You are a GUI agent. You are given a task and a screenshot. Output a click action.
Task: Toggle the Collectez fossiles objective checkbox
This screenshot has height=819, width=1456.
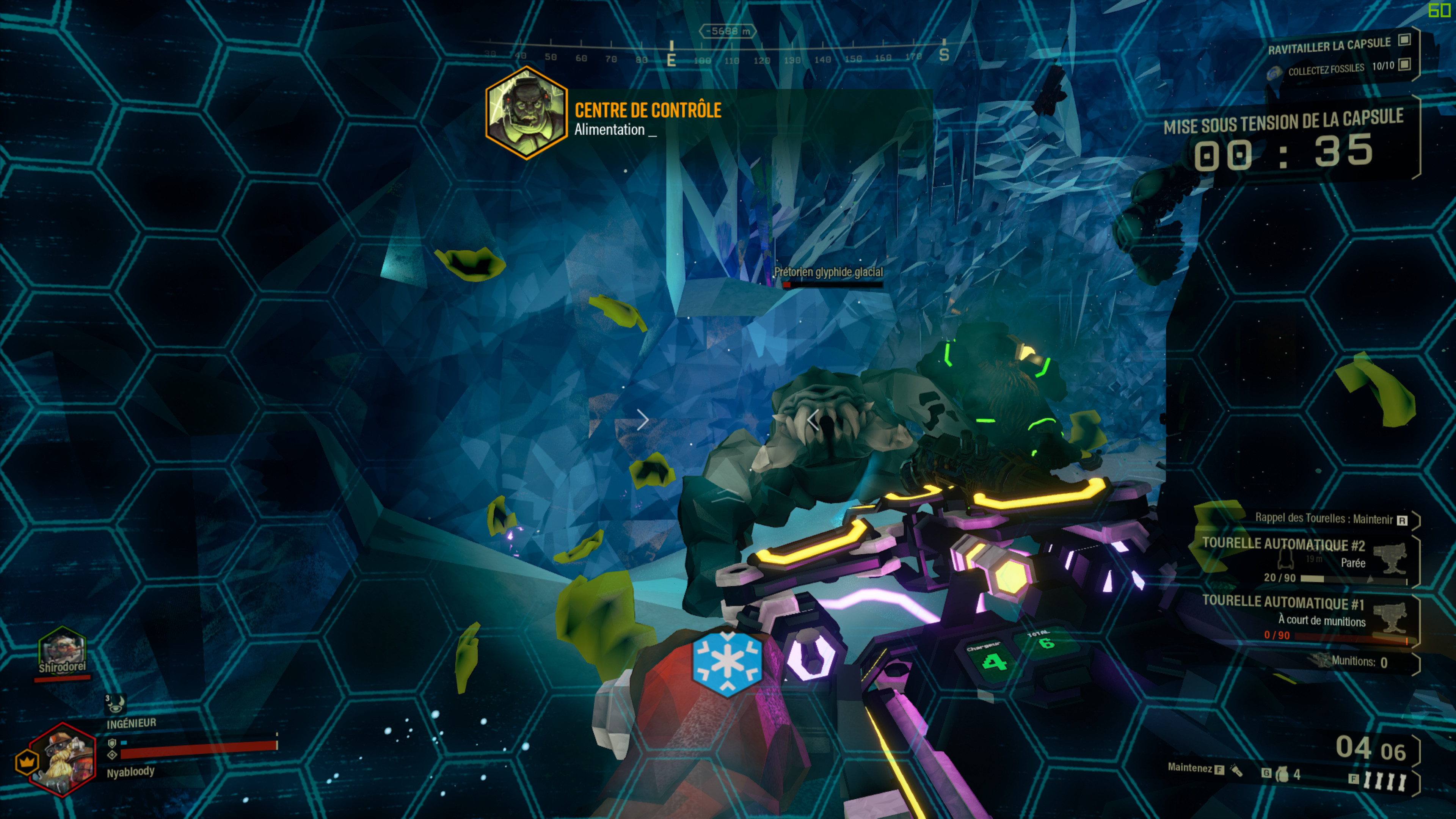1404,64
